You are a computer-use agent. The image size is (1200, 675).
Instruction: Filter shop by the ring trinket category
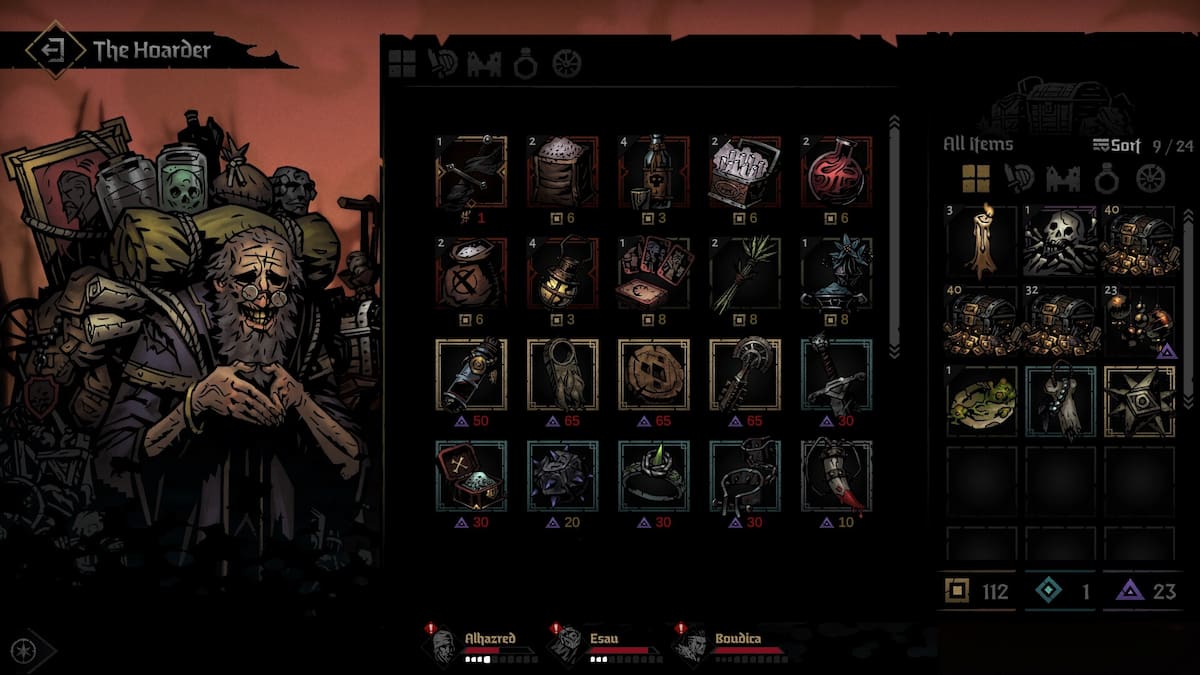[x=526, y=64]
